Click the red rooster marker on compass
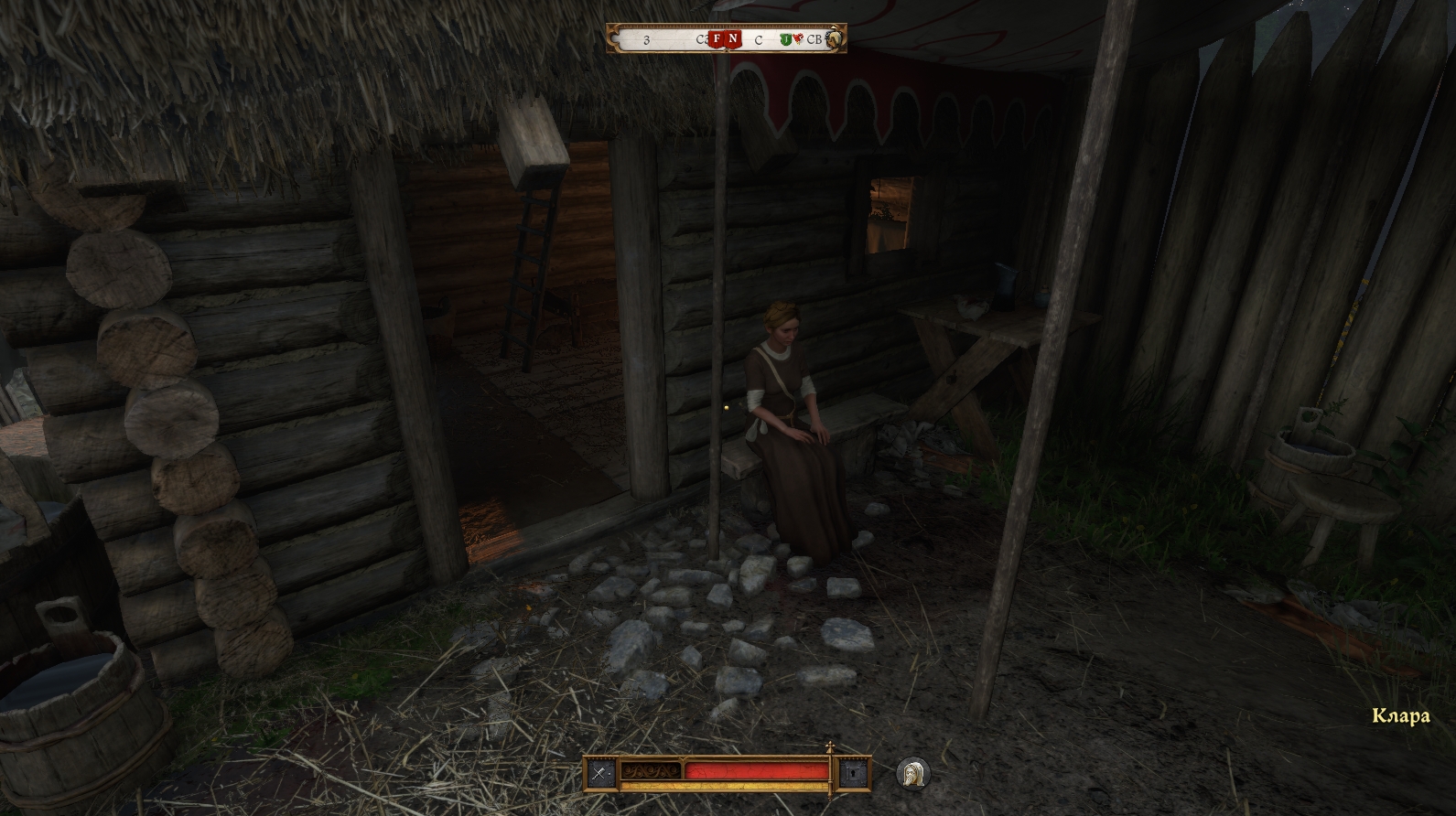Image resolution: width=1456 pixels, height=816 pixels. tap(798, 39)
